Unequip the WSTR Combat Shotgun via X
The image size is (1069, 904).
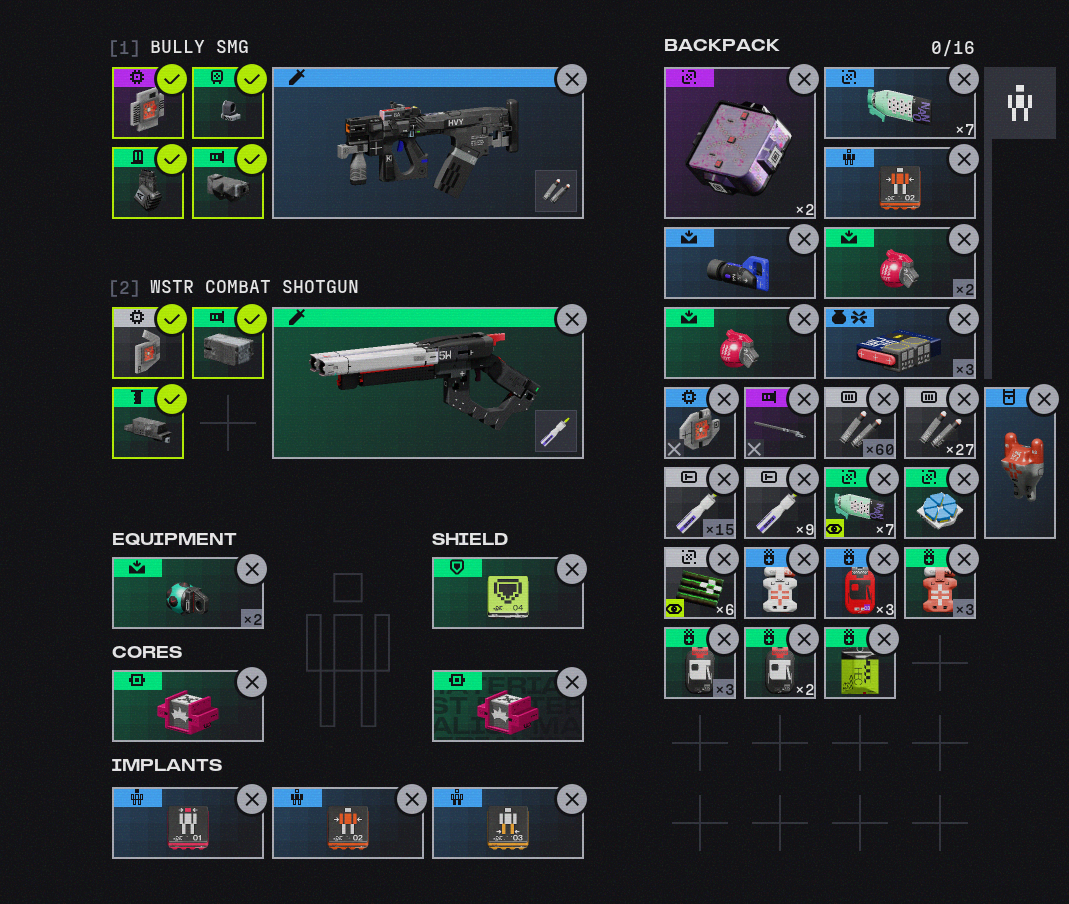click(x=571, y=320)
